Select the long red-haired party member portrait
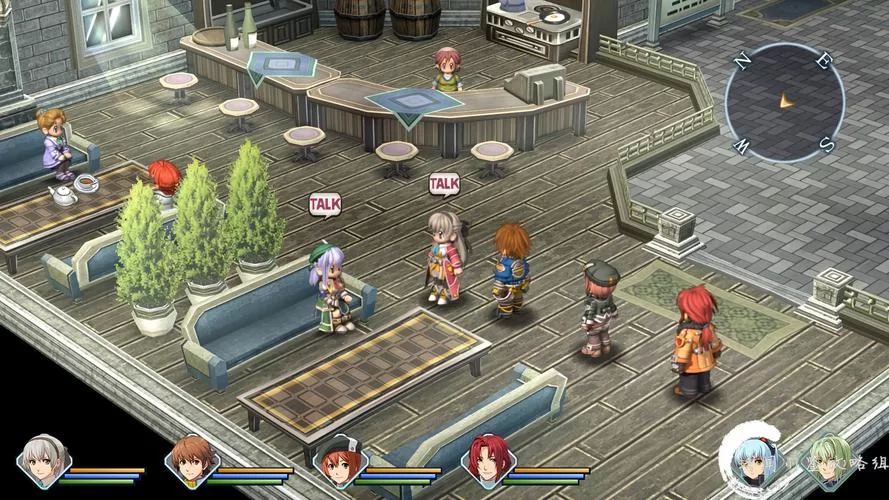This screenshot has height=500, width=889. [x=487, y=460]
